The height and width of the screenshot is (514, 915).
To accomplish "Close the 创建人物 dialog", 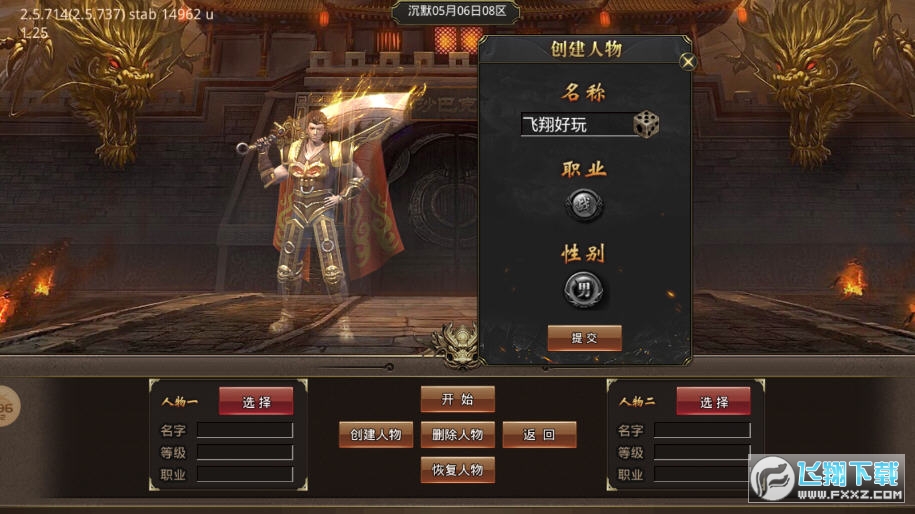I will tap(687, 61).
